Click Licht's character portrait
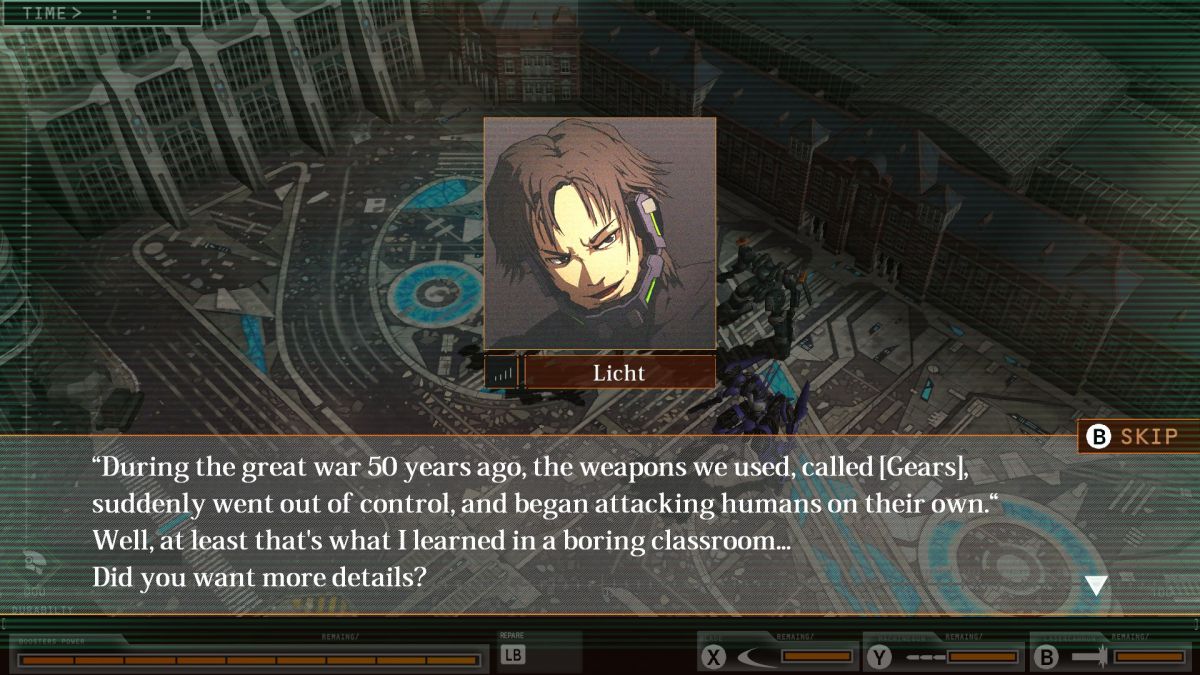The width and height of the screenshot is (1200, 675). [x=600, y=233]
